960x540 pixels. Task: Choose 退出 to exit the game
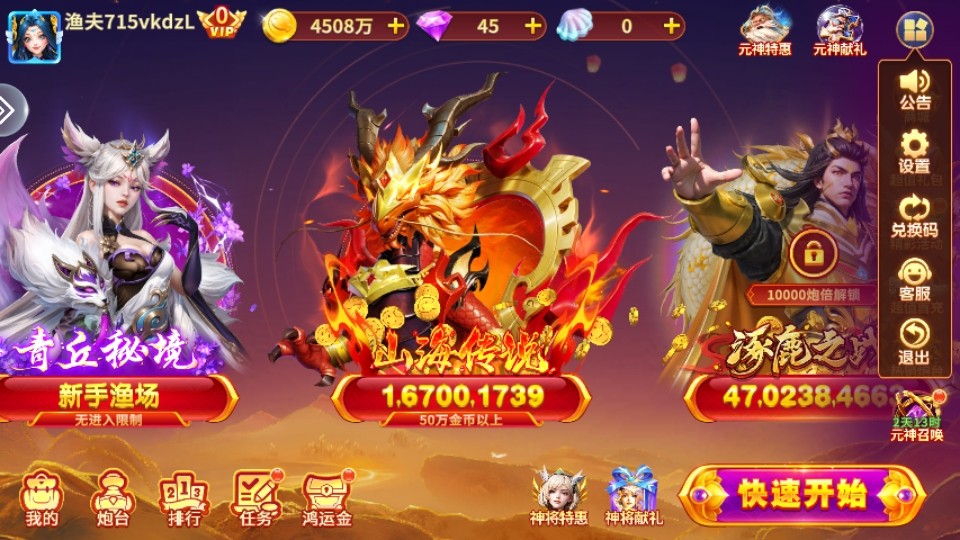[x=914, y=342]
